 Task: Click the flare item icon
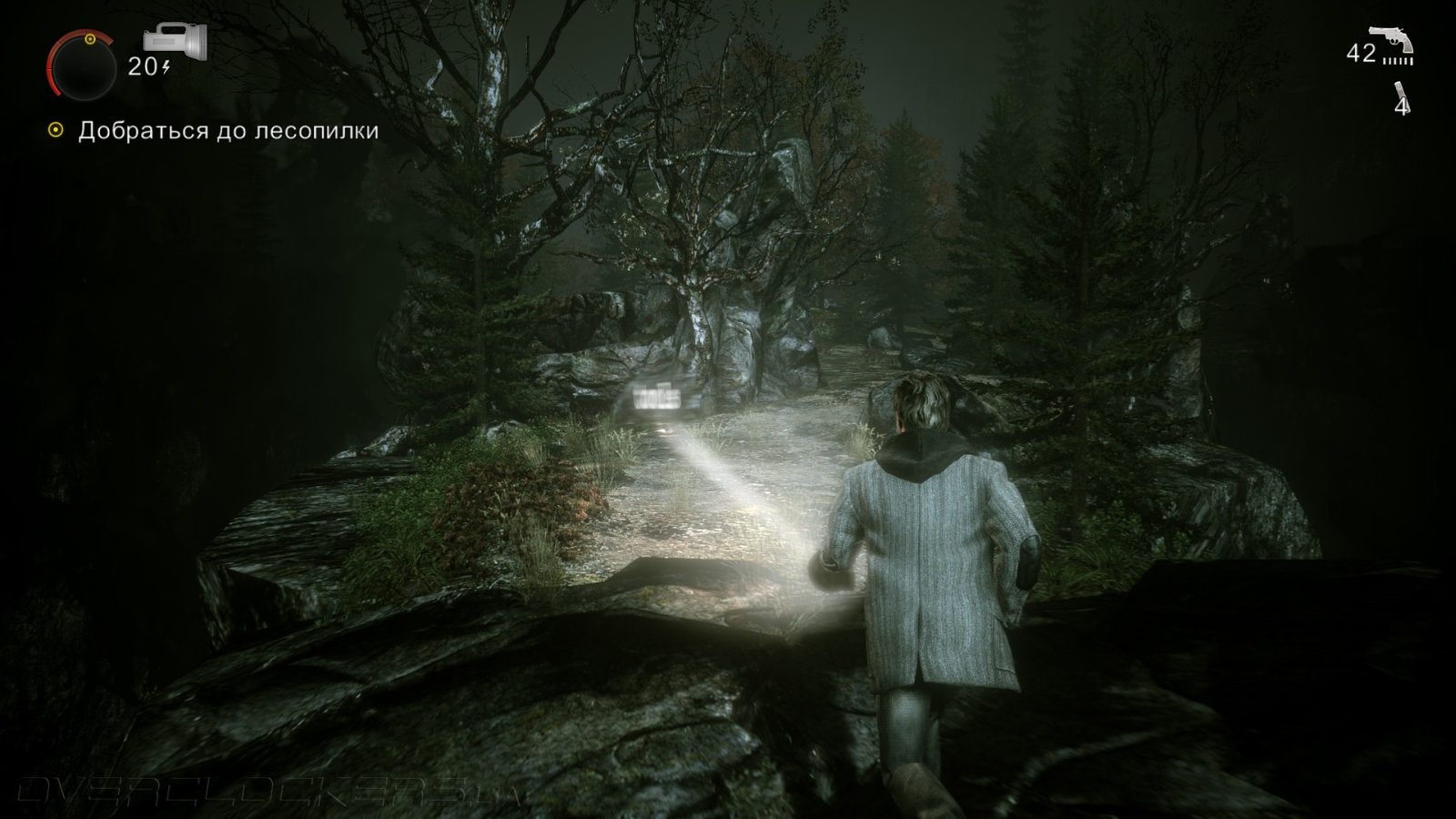point(1401,91)
